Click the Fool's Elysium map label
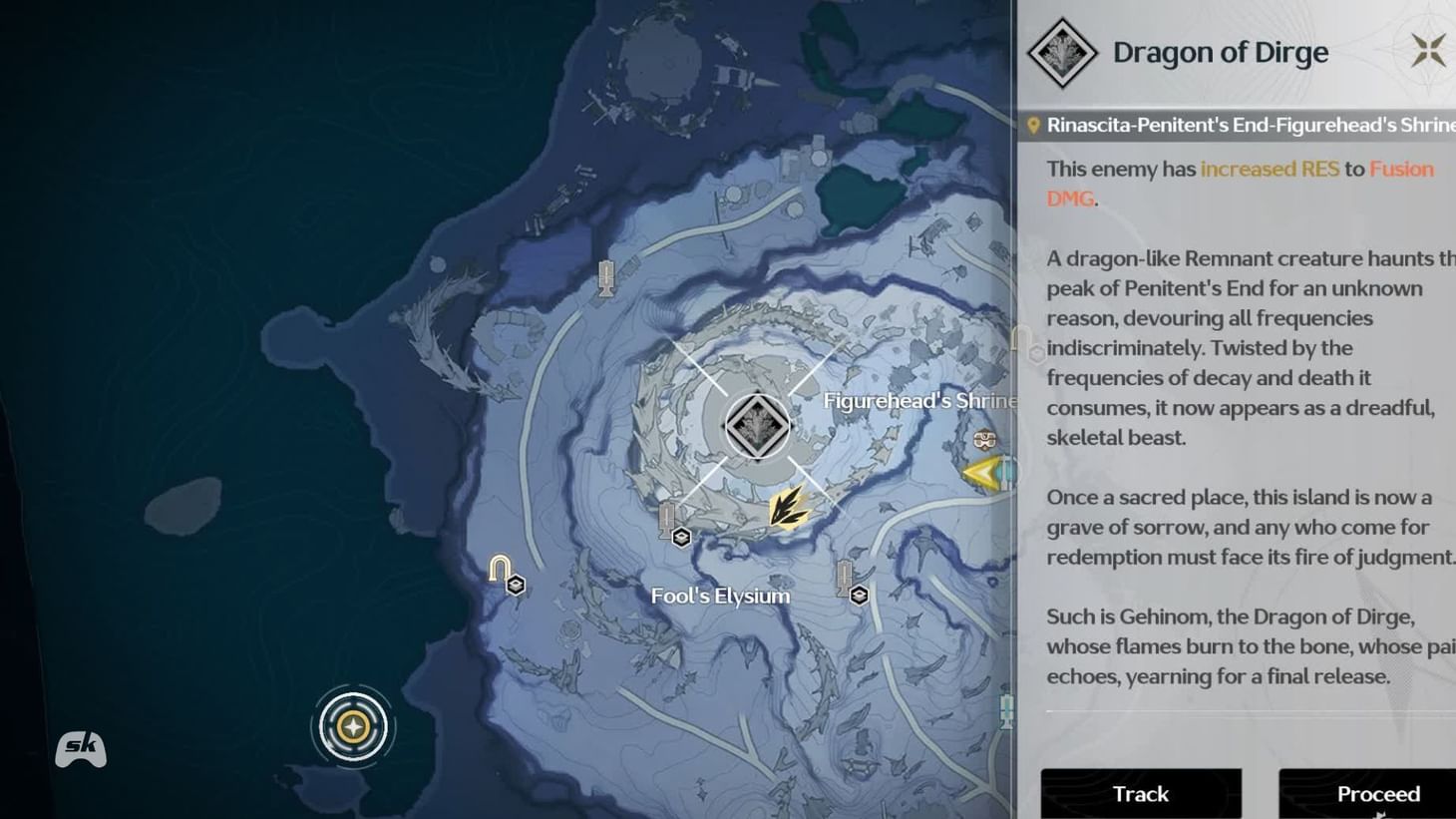Image resolution: width=1456 pixels, height=819 pixels. pos(720,595)
